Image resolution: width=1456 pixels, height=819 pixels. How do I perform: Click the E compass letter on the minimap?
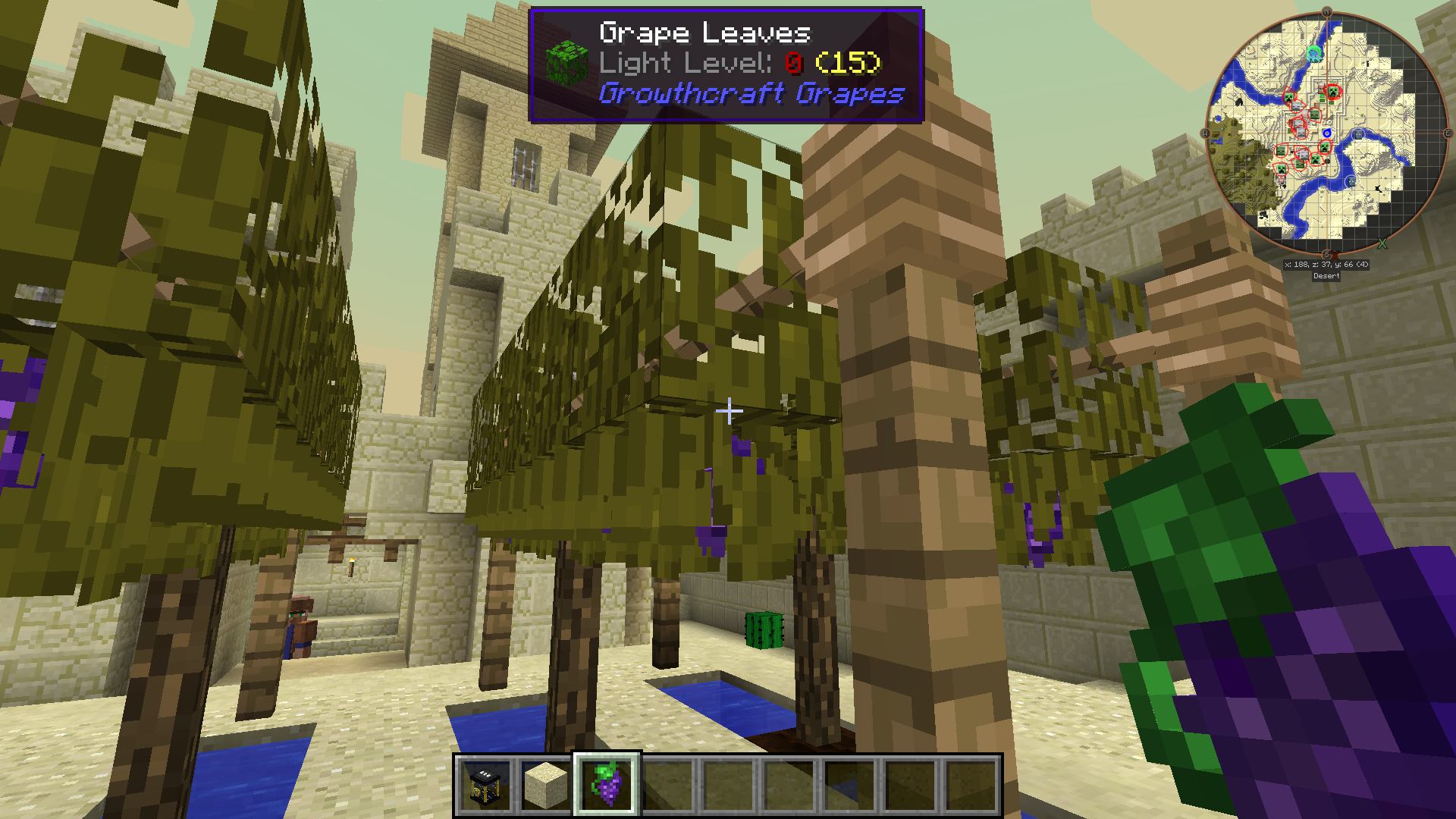click(1448, 134)
